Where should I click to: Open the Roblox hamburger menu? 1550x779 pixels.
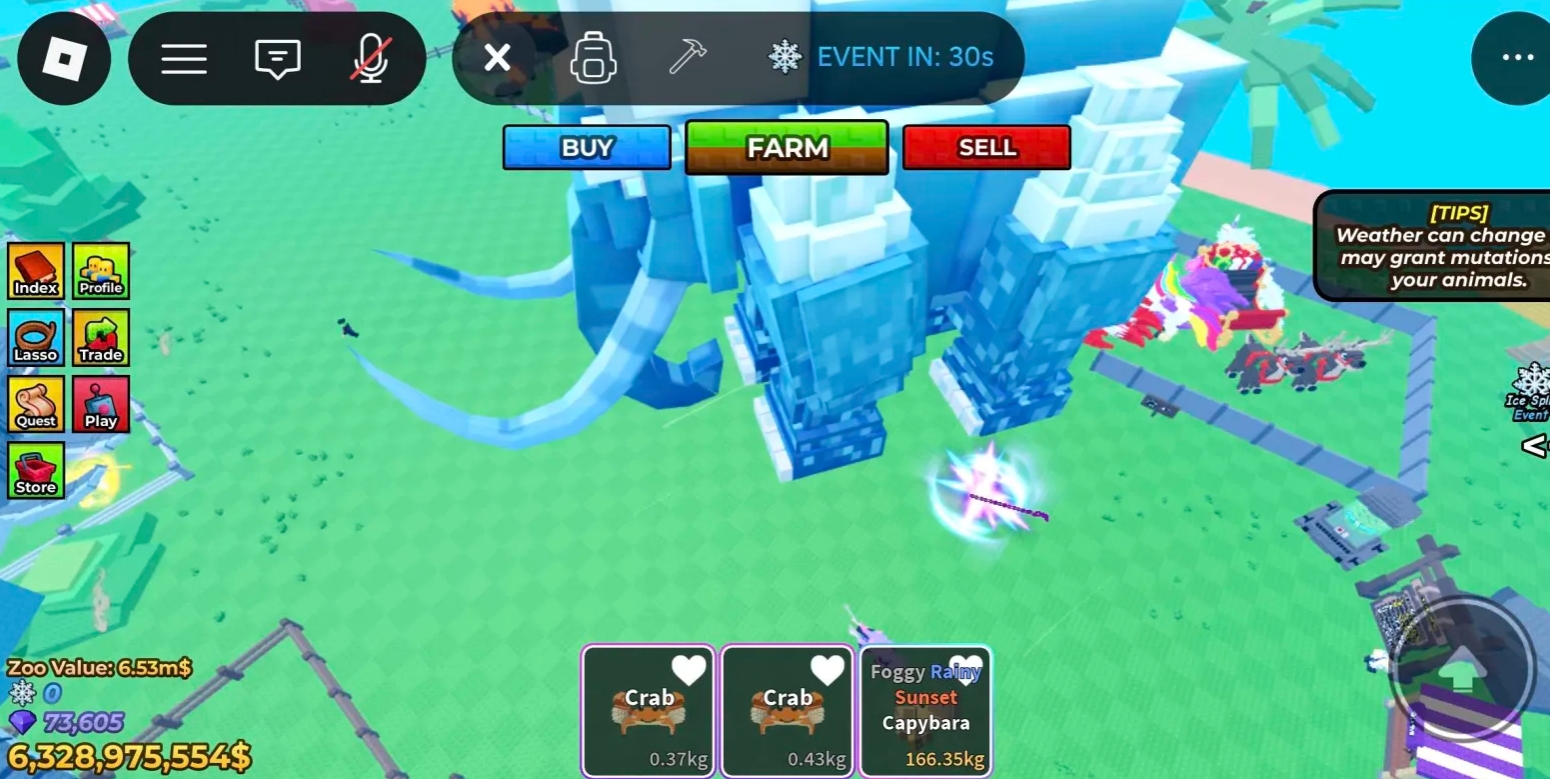[x=184, y=58]
